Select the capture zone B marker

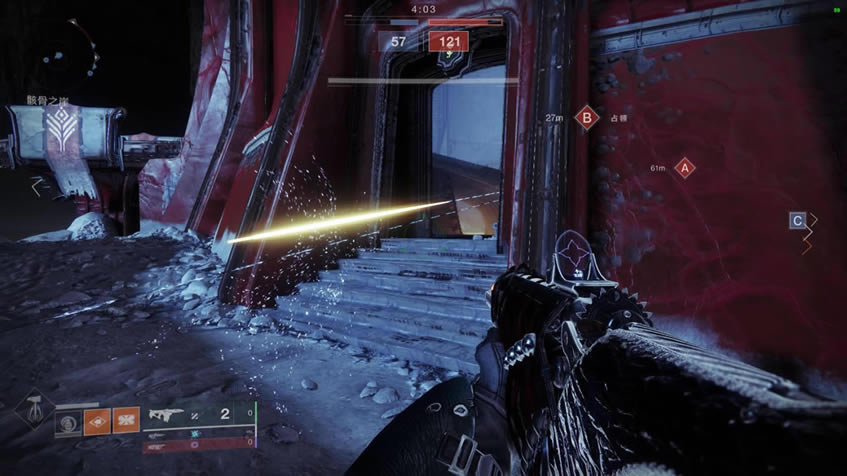pyautogui.click(x=587, y=118)
